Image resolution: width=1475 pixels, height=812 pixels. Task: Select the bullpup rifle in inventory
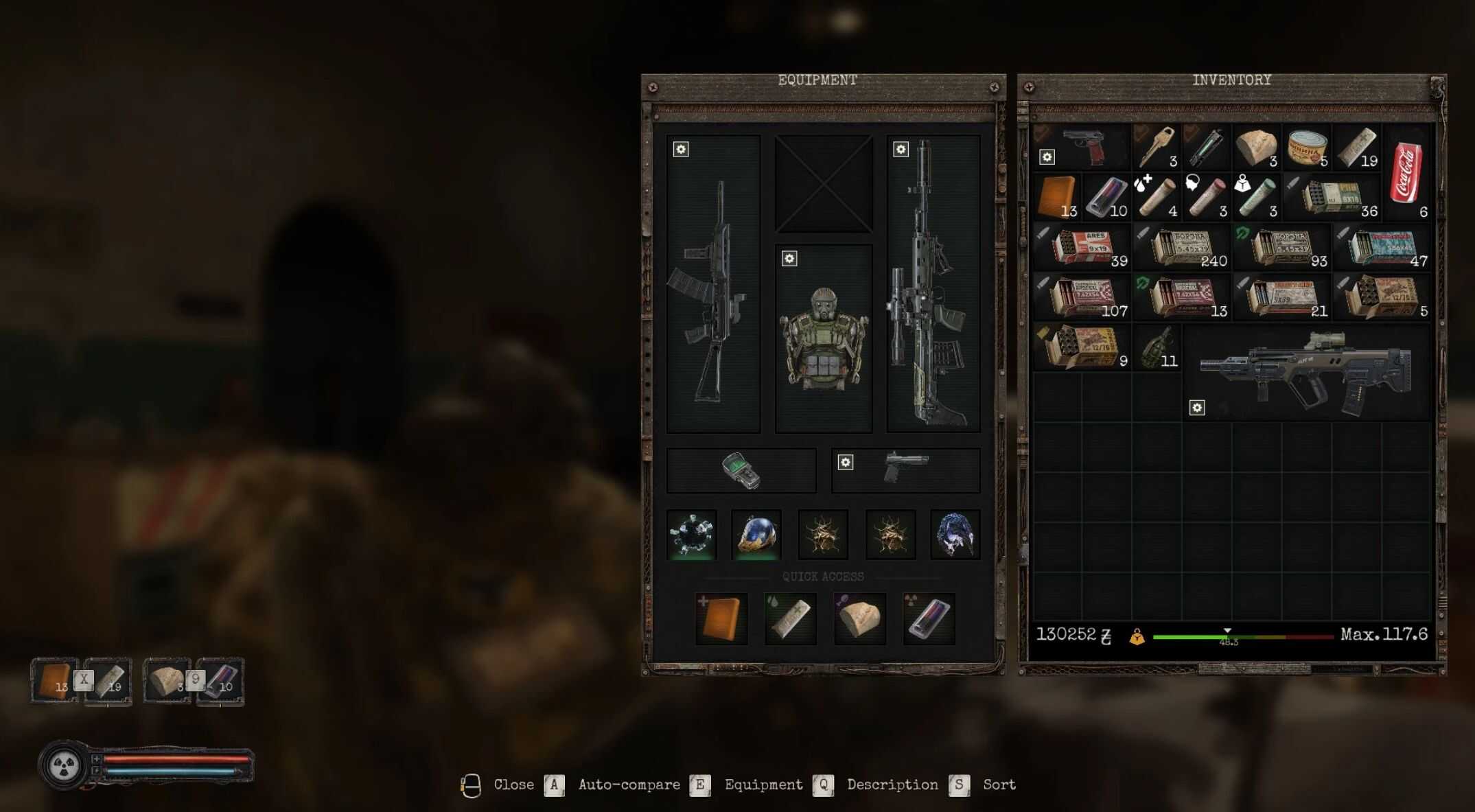[1306, 373]
